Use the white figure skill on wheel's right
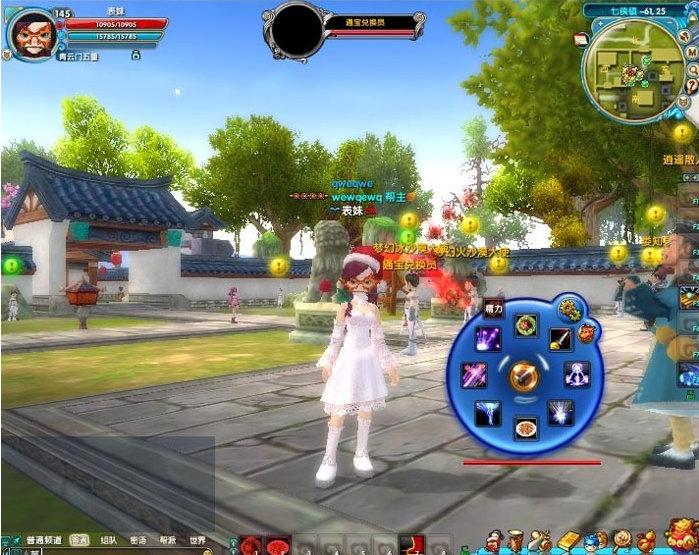Viewport: 699px width, 555px height. pyautogui.click(x=577, y=375)
